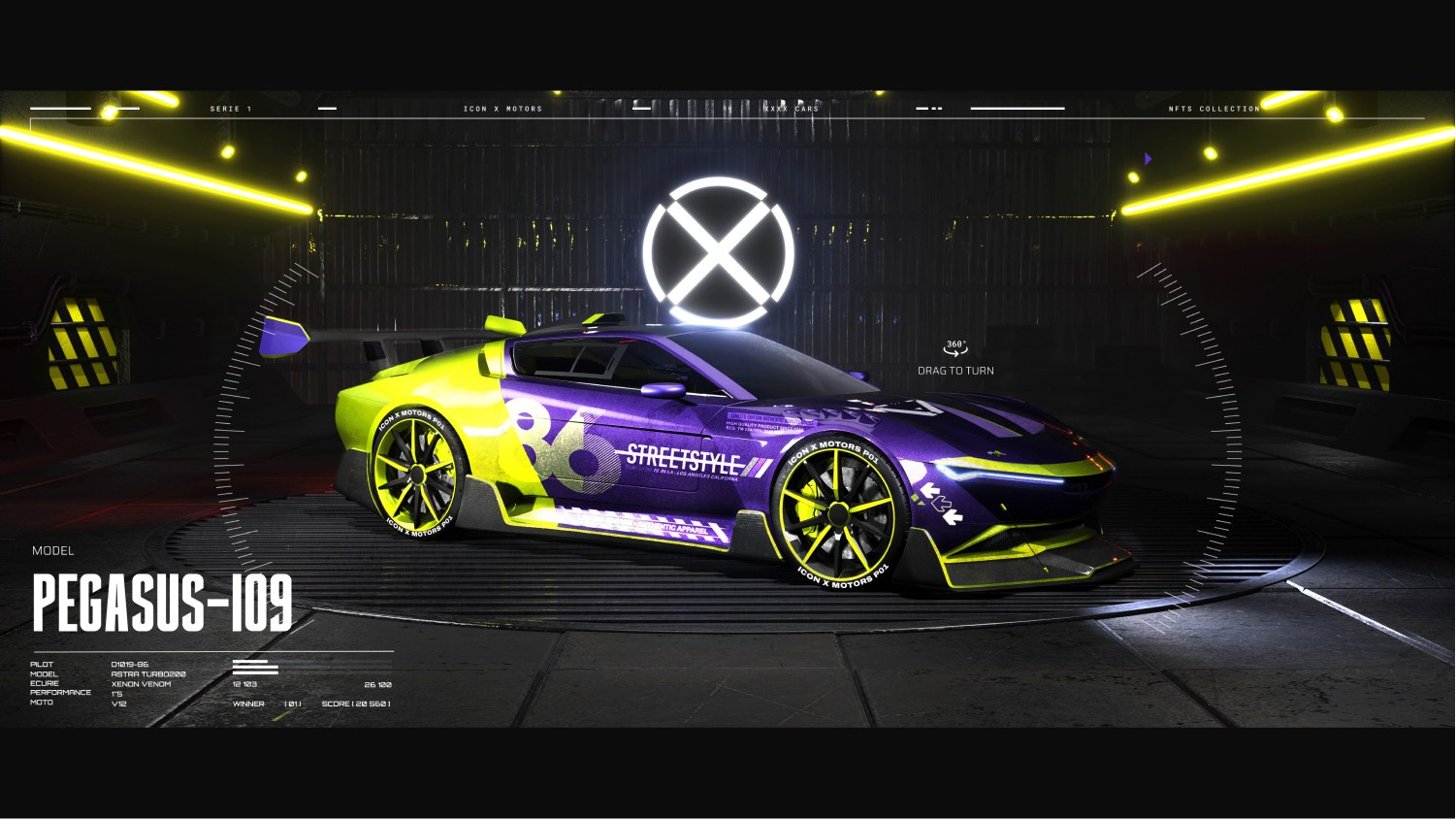Screen dimensions: 1456x819
Task: Click the small purple arrow marker
Action: pos(1148,158)
